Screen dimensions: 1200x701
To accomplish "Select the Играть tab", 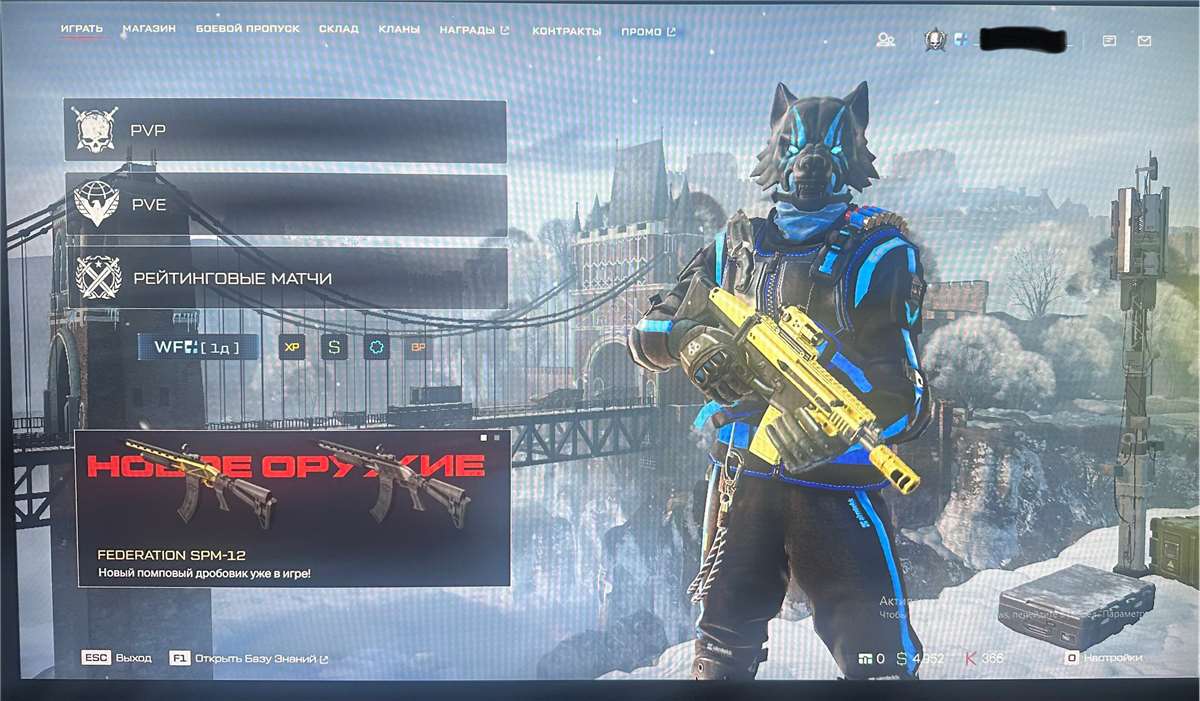I will click(x=81, y=29).
